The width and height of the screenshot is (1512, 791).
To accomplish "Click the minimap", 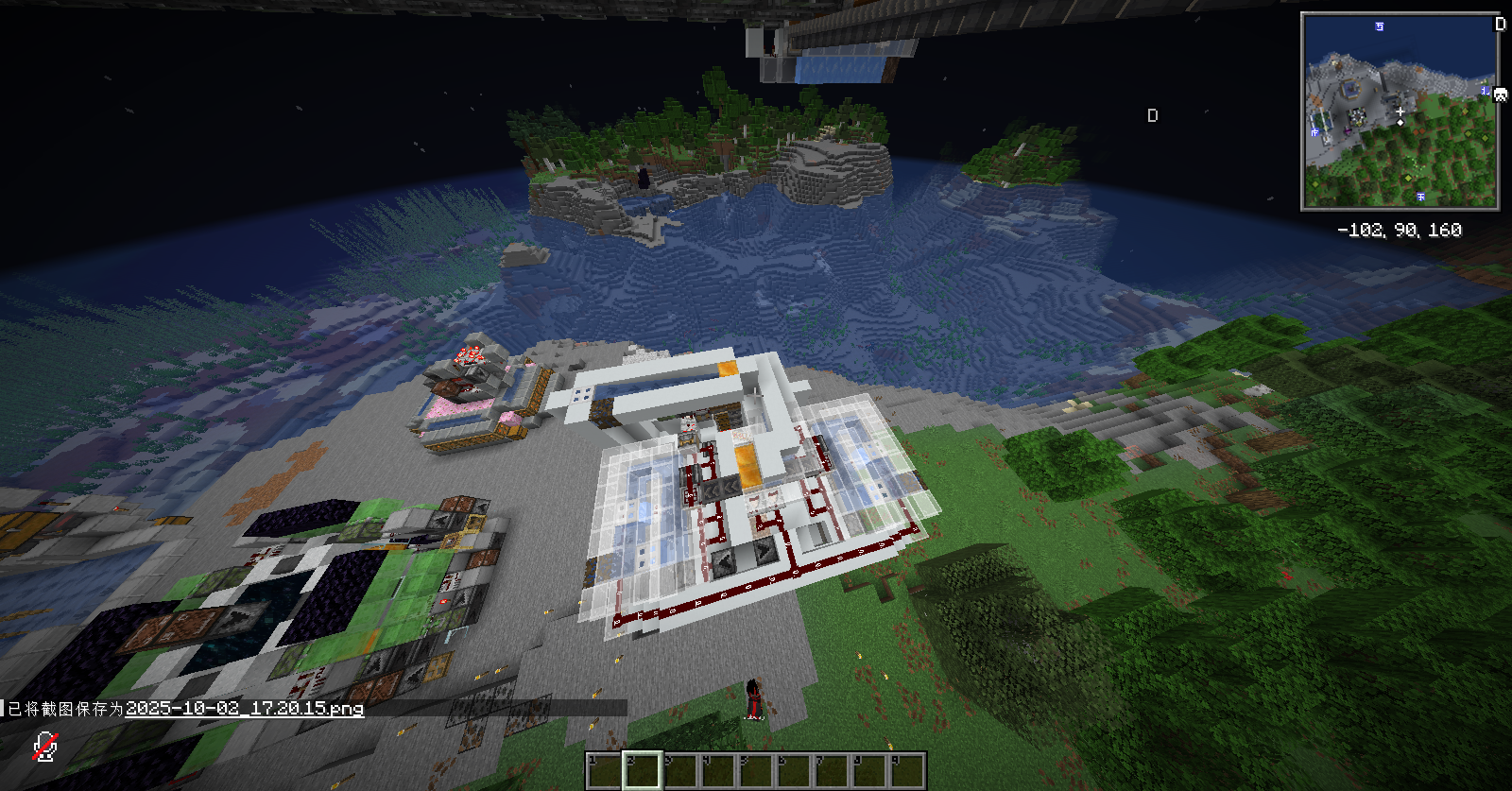I will tap(1400, 112).
